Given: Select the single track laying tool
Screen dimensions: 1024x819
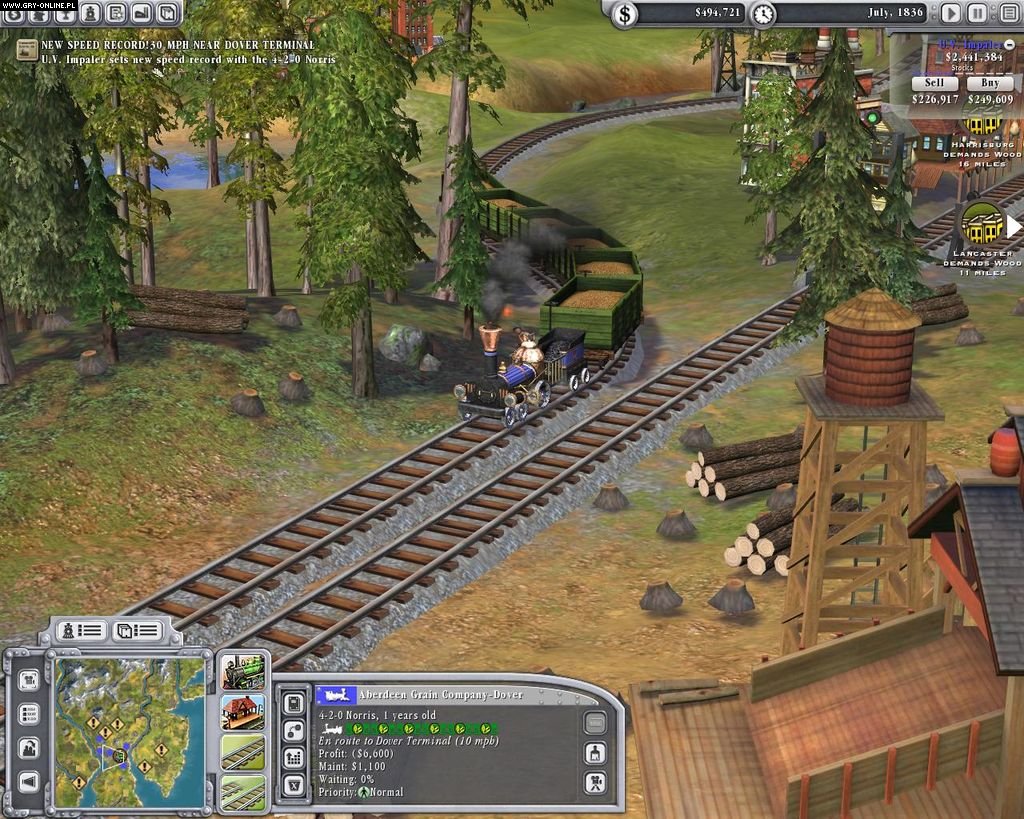Looking at the screenshot, I should pos(243,752).
